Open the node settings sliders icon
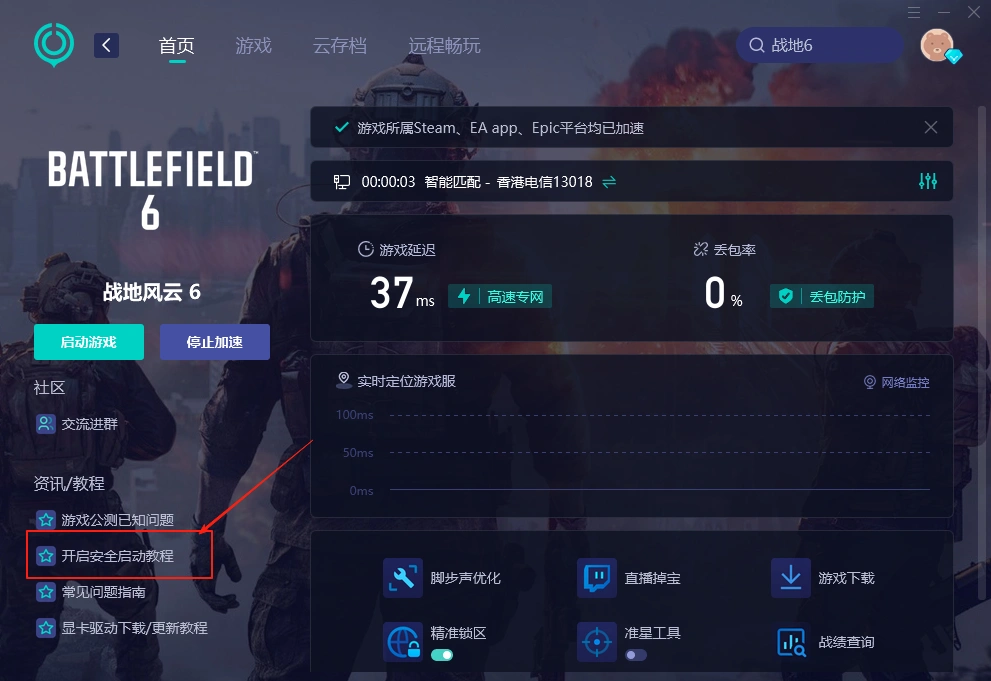 [x=927, y=181]
